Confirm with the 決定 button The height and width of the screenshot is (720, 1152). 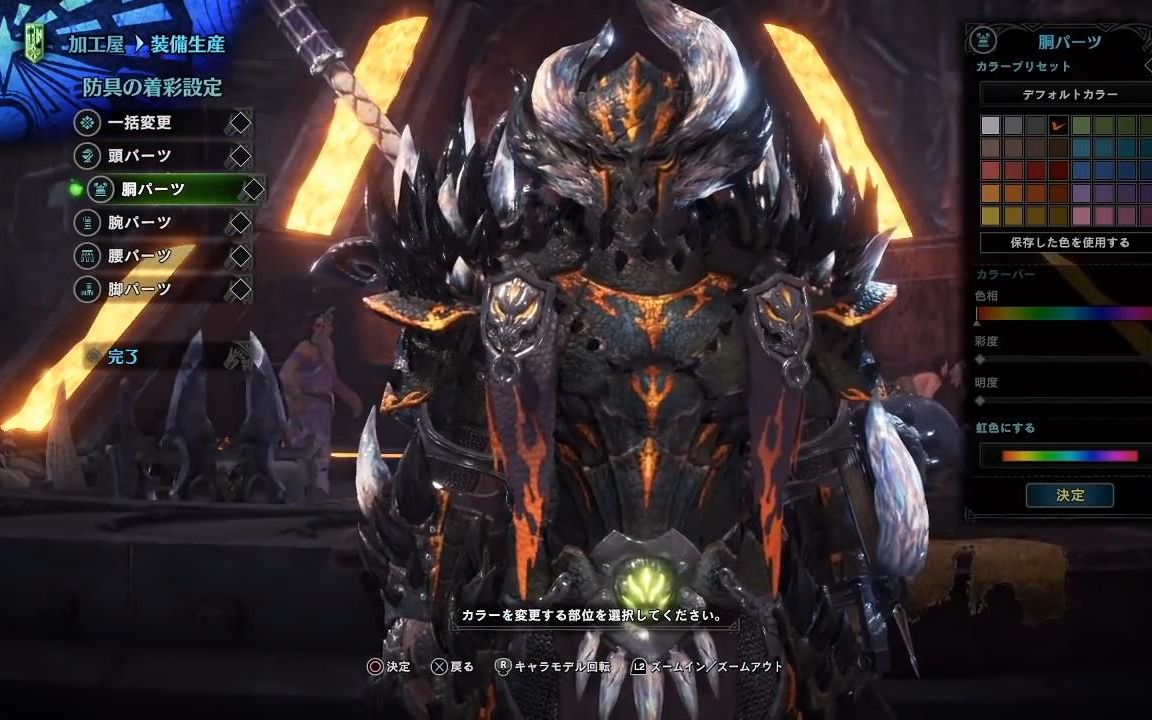pos(1069,495)
